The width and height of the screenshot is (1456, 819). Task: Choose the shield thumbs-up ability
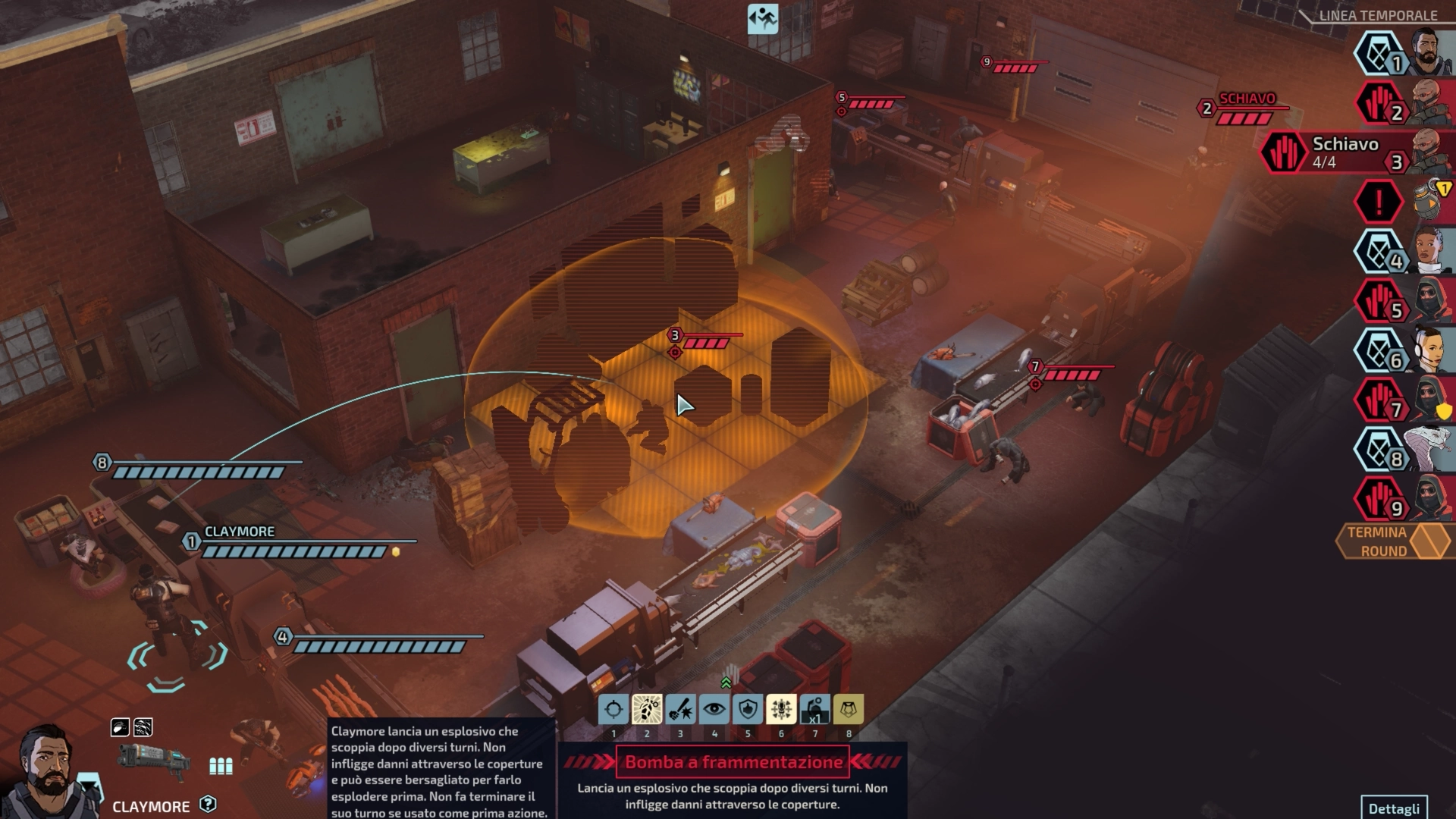coord(748,710)
